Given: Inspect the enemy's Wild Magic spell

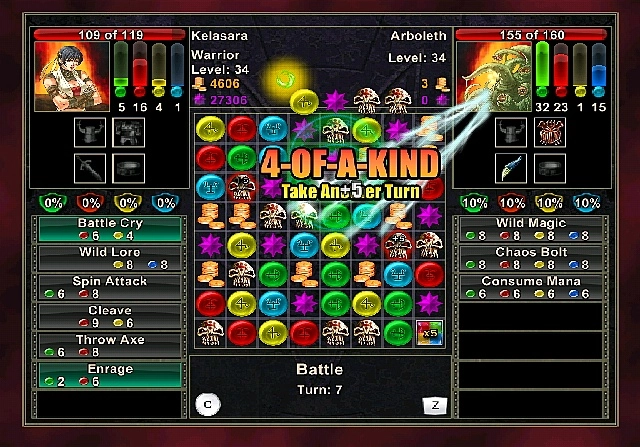Looking at the screenshot, I should 531,229.
